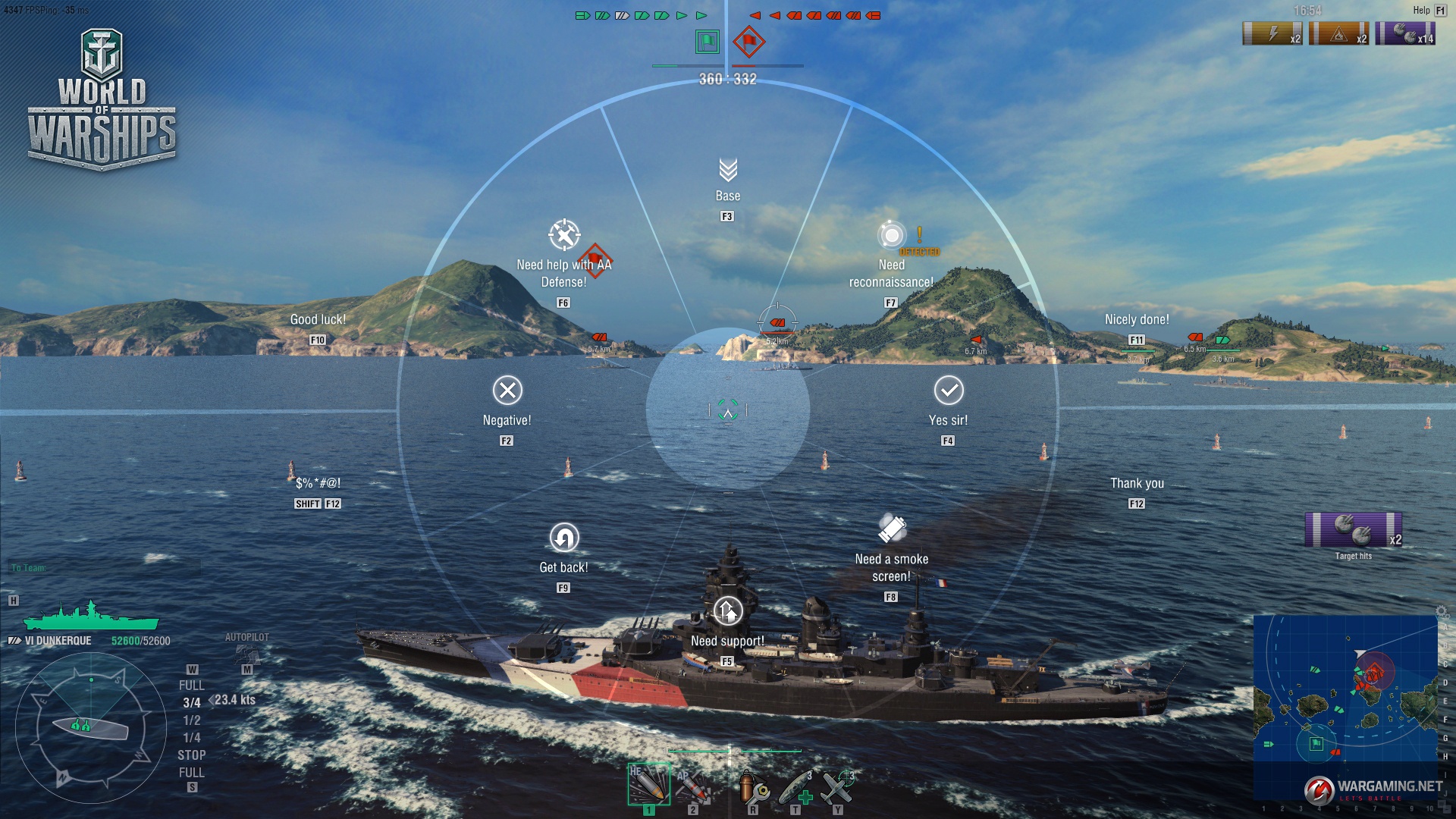1456x819 pixels.
Task: Send the Good luck! message
Action: click(318, 320)
